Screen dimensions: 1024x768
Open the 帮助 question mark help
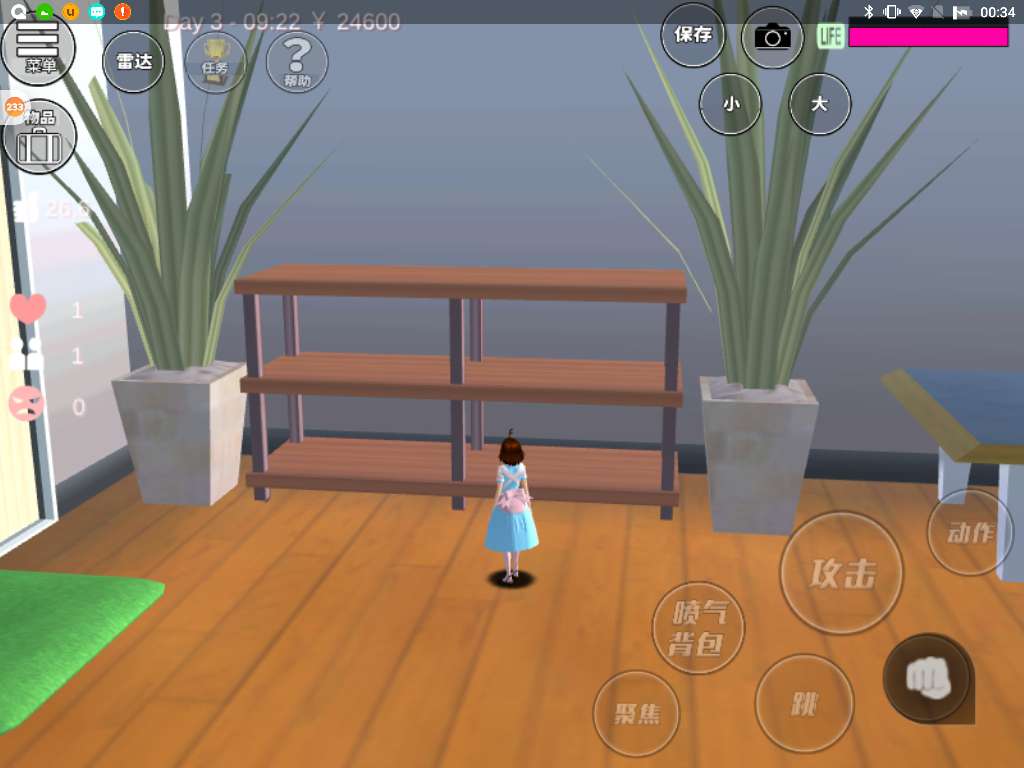[x=297, y=62]
